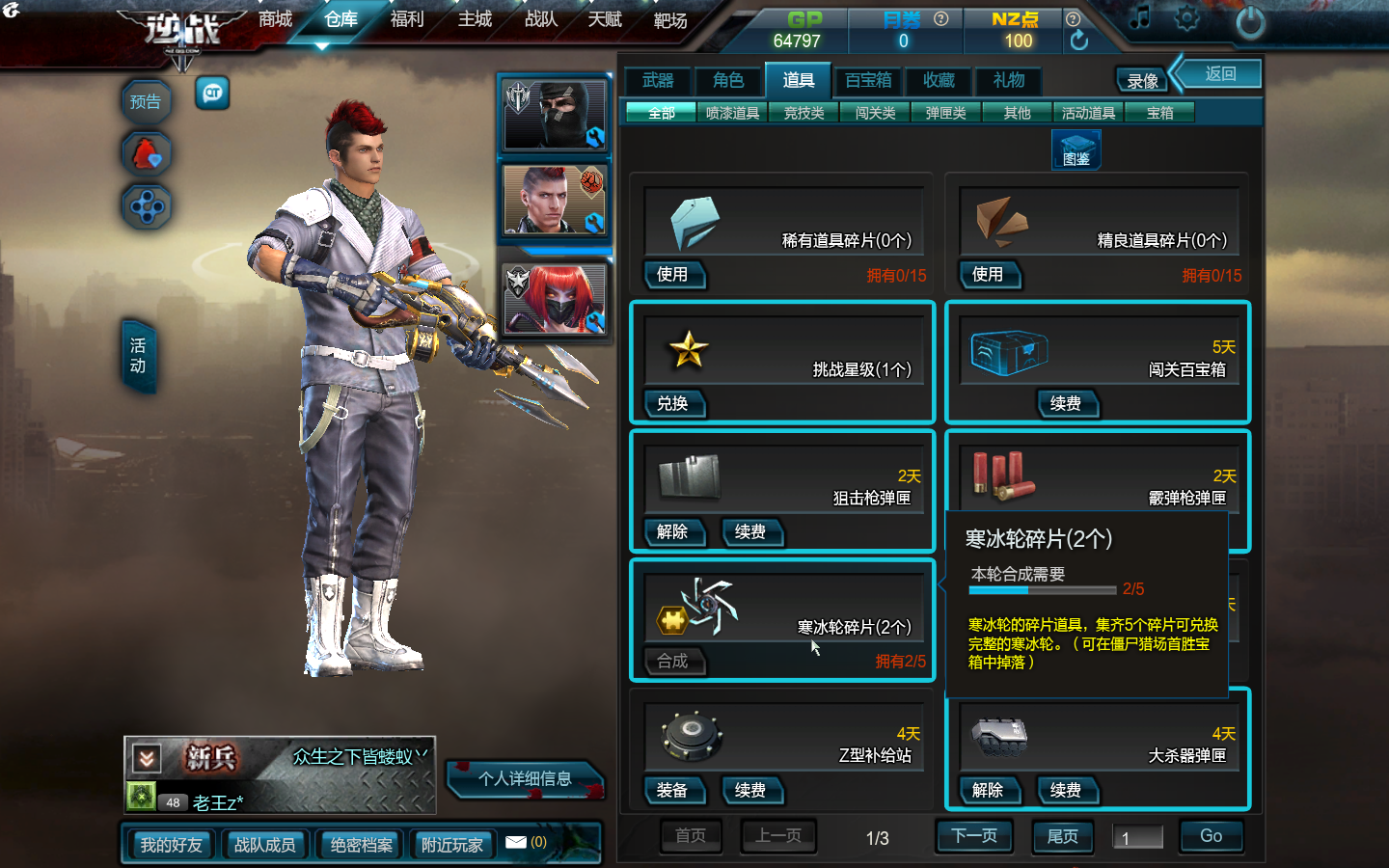
Task: Jump to the last page 尾页
Action: [x=1062, y=837]
